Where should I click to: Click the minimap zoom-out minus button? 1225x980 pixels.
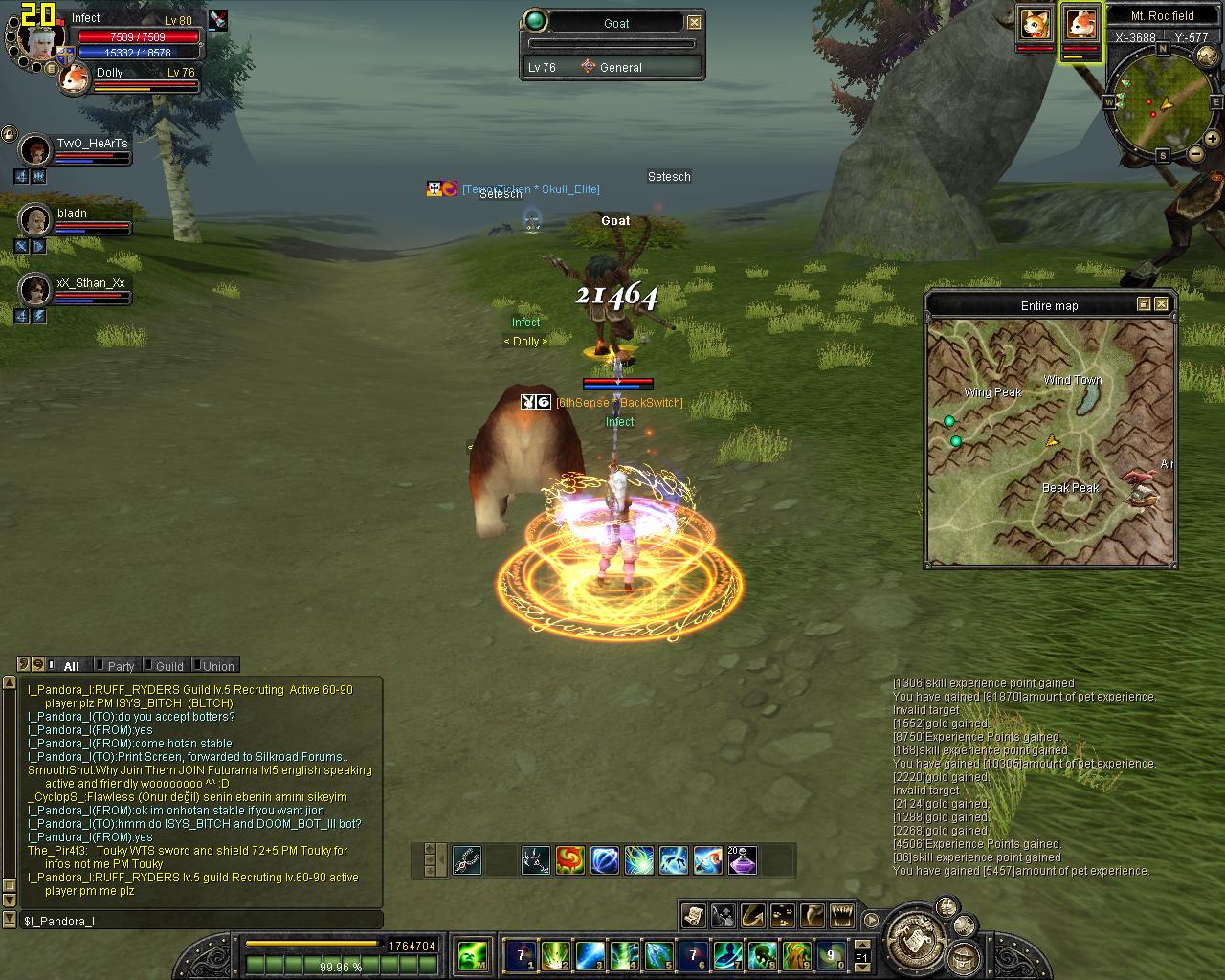click(1196, 155)
